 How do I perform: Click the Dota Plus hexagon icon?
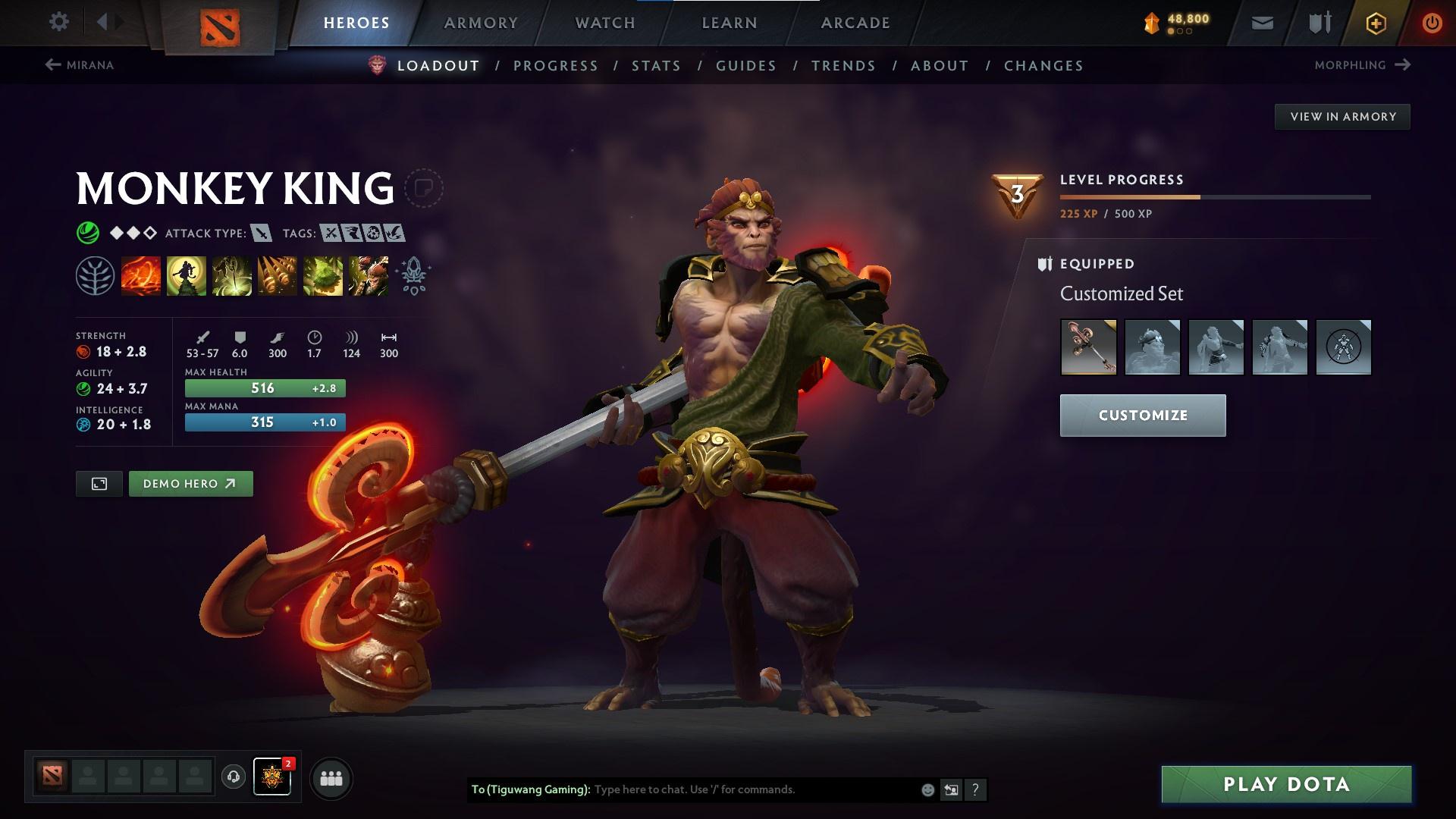point(1376,22)
